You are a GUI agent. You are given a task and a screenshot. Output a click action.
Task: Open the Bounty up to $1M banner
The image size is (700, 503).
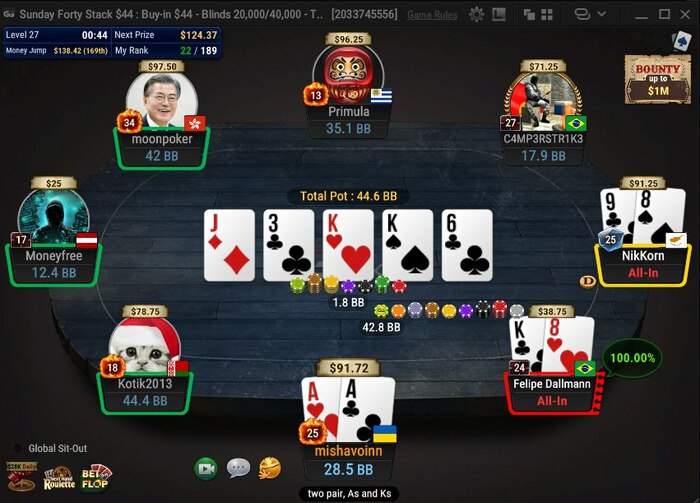point(657,78)
